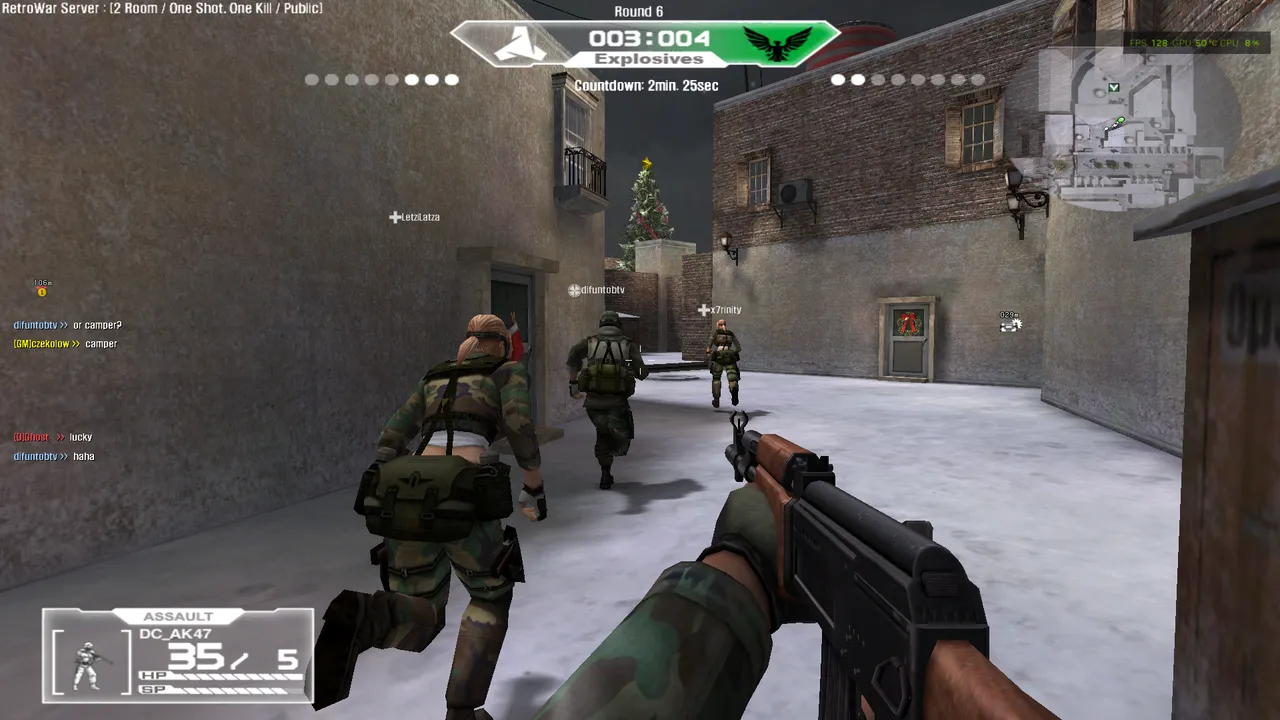Viewport: 1280px width, 720px height.
Task: Select the white triangular team emblem
Action: (520, 44)
